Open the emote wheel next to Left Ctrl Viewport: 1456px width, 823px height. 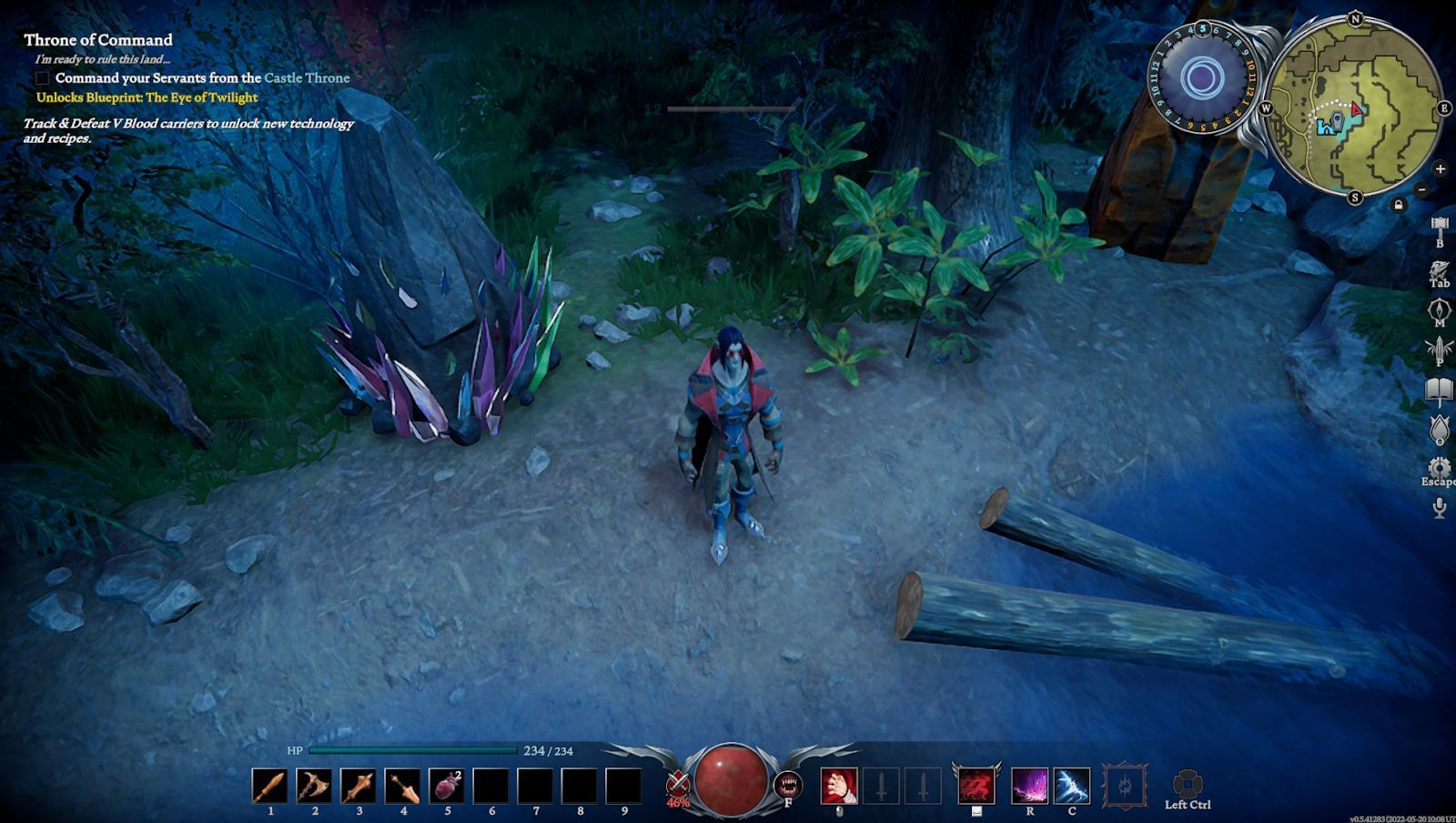click(1190, 783)
